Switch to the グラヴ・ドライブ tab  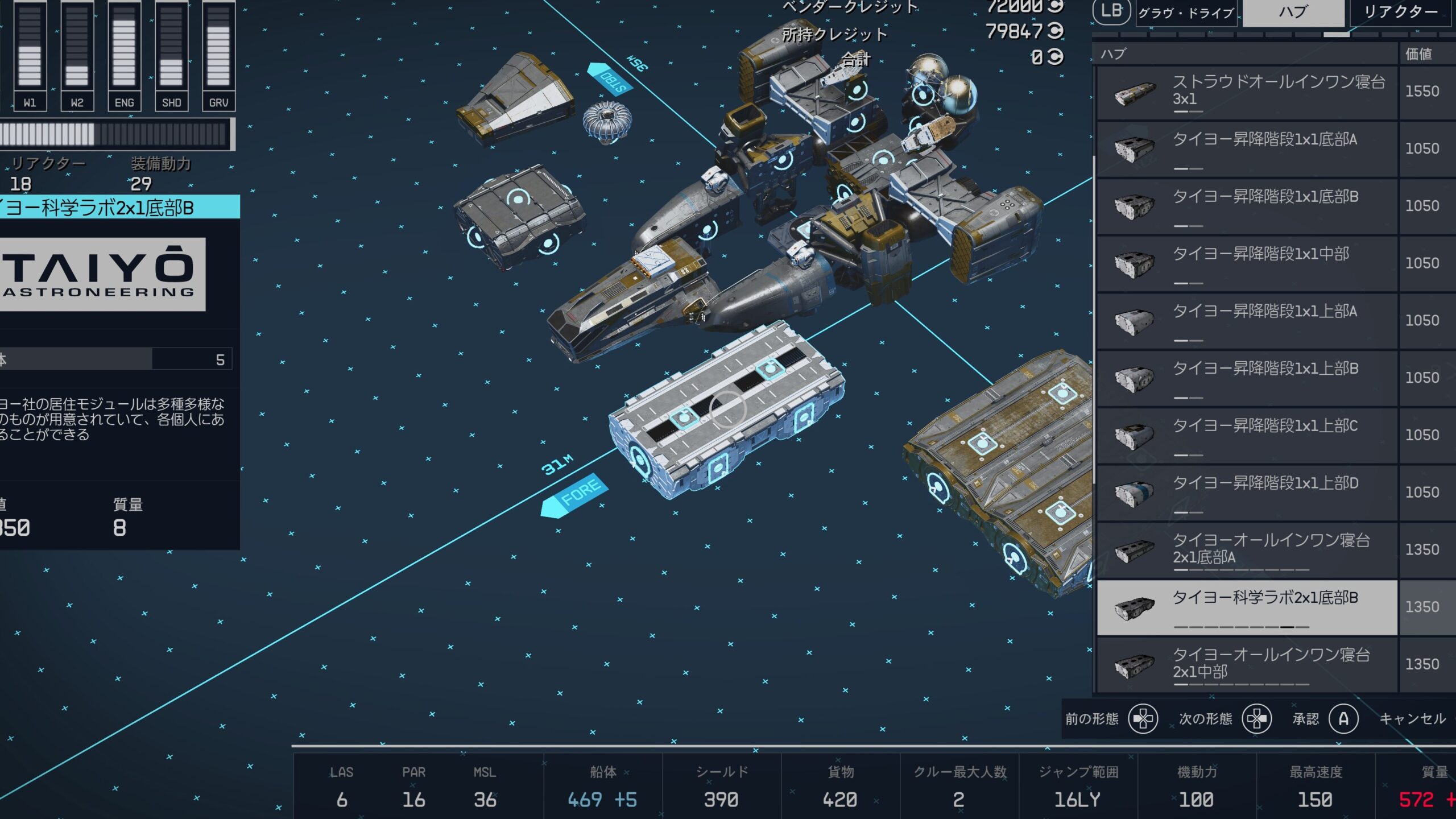(x=1187, y=13)
